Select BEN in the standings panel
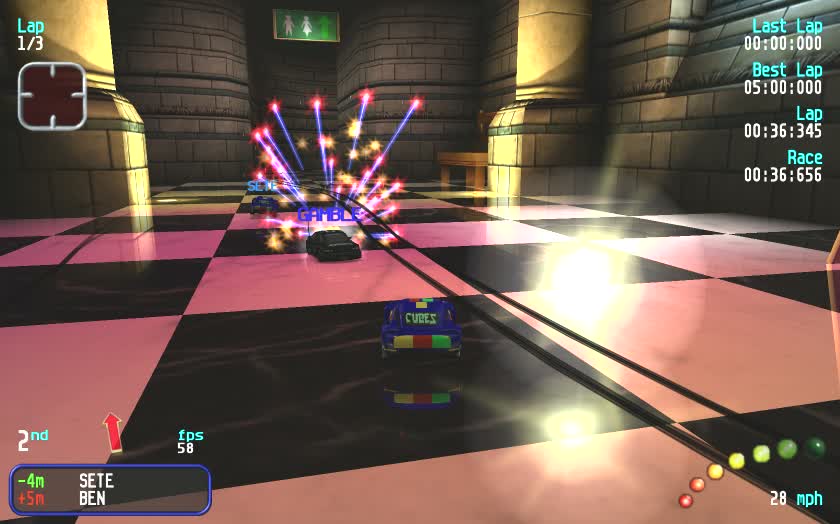Image resolution: width=840 pixels, height=524 pixels. (92, 498)
